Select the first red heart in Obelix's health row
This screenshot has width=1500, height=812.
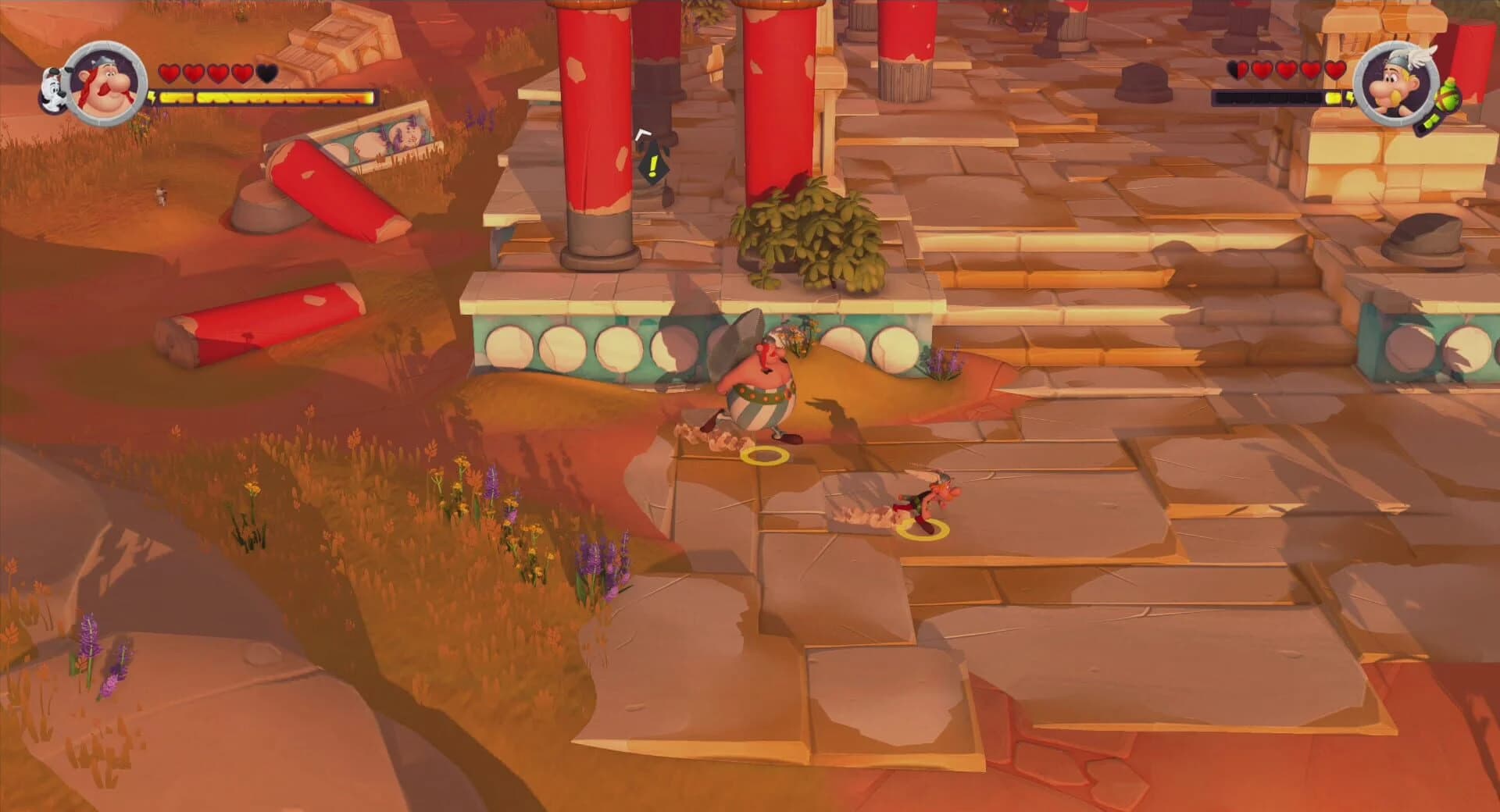point(170,72)
